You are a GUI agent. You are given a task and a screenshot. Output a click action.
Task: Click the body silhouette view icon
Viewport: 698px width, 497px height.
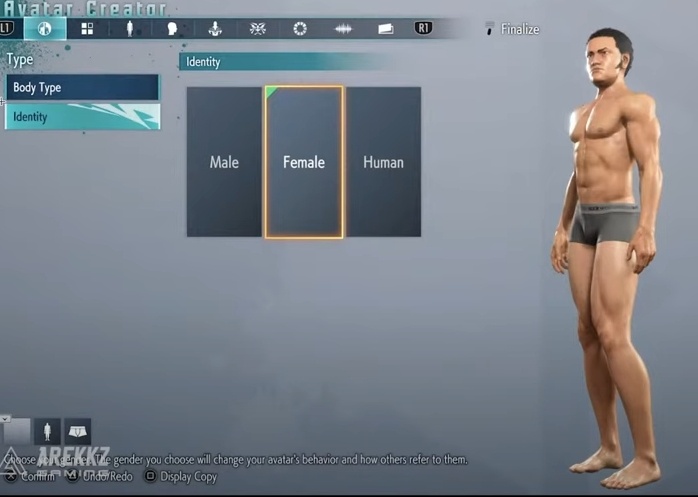point(47,431)
